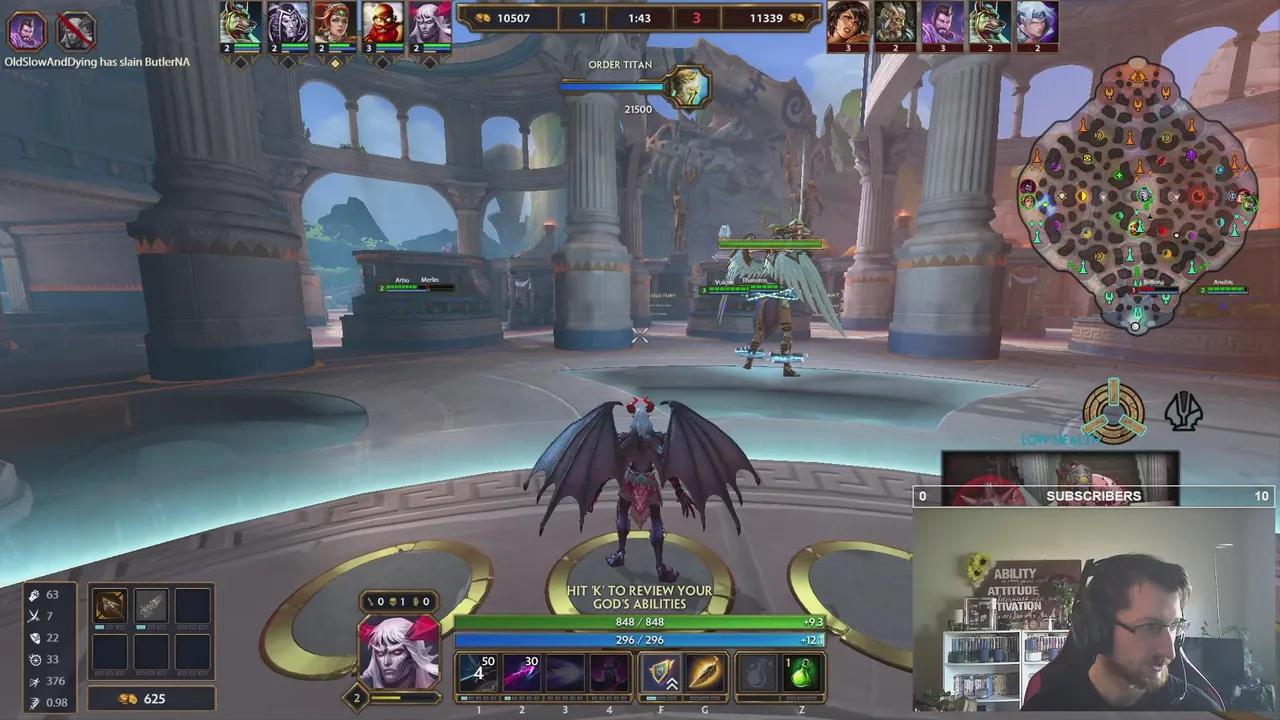Click the physical power fist stat icon
The height and width of the screenshot is (720, 1280).
click(x=36, y=594)
